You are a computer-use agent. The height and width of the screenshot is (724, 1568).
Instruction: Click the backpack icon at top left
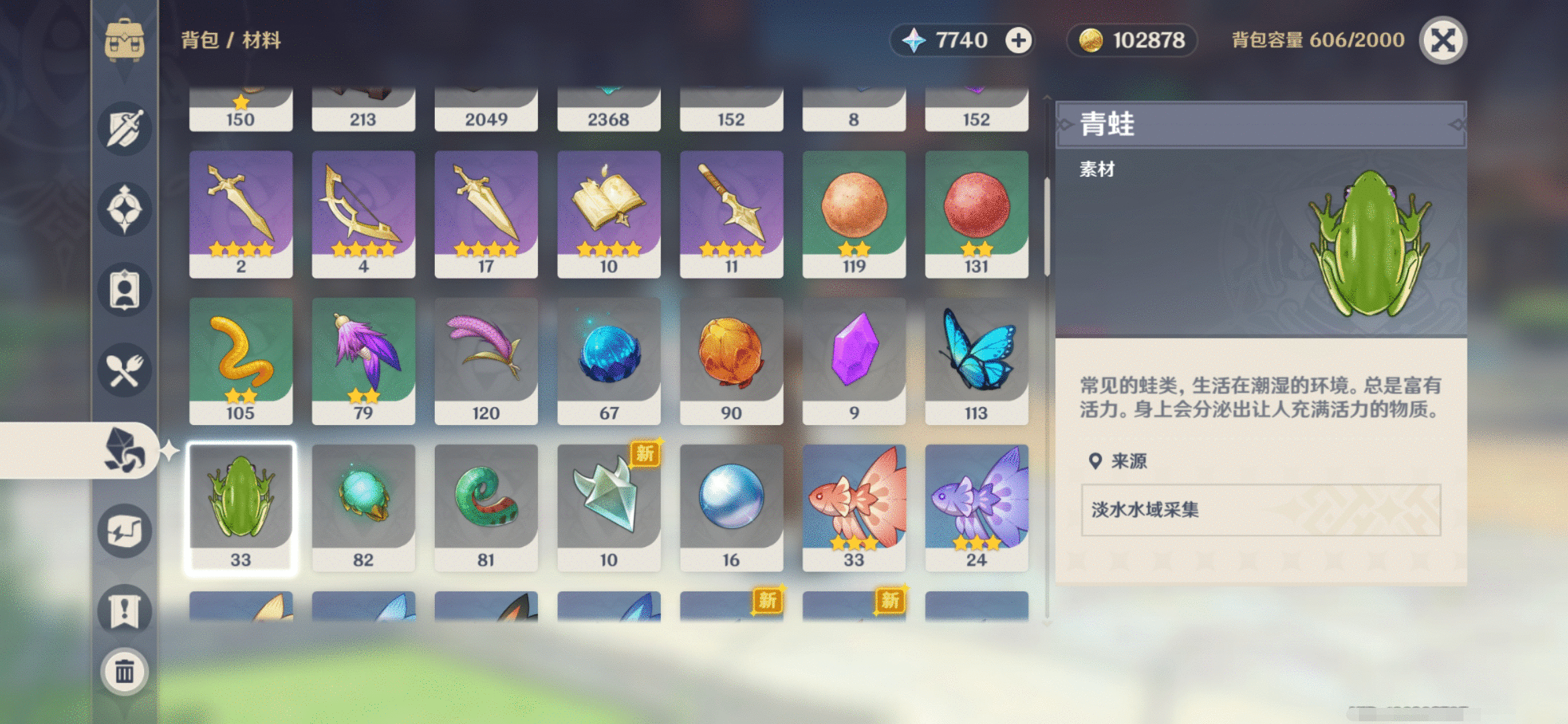tap(124, 40)
